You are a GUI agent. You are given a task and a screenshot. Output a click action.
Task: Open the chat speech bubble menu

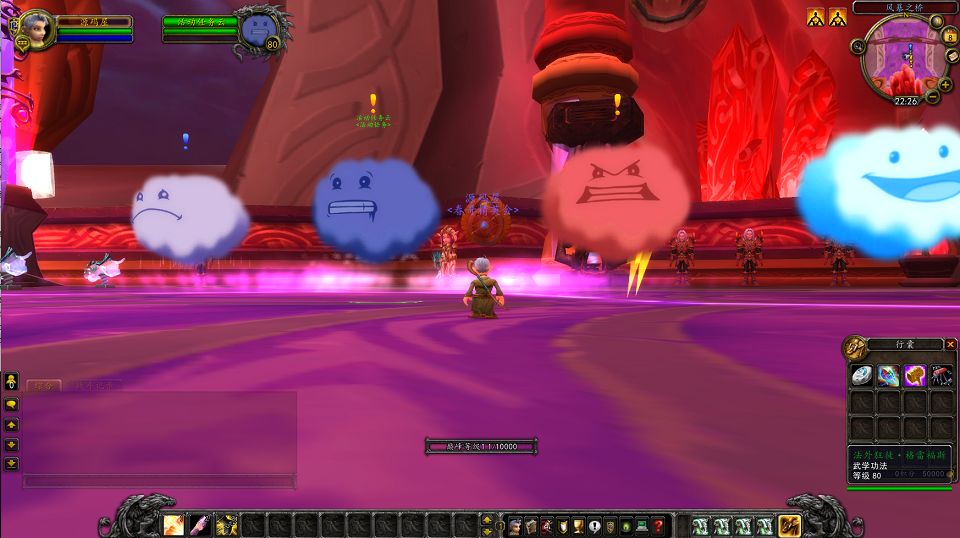click(11, 404)
